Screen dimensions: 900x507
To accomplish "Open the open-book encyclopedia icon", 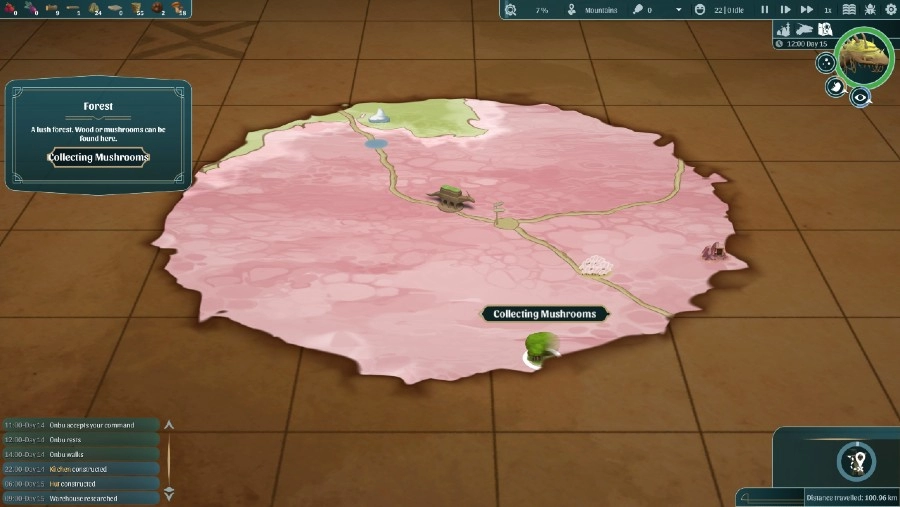I will [x=850, y=9].
